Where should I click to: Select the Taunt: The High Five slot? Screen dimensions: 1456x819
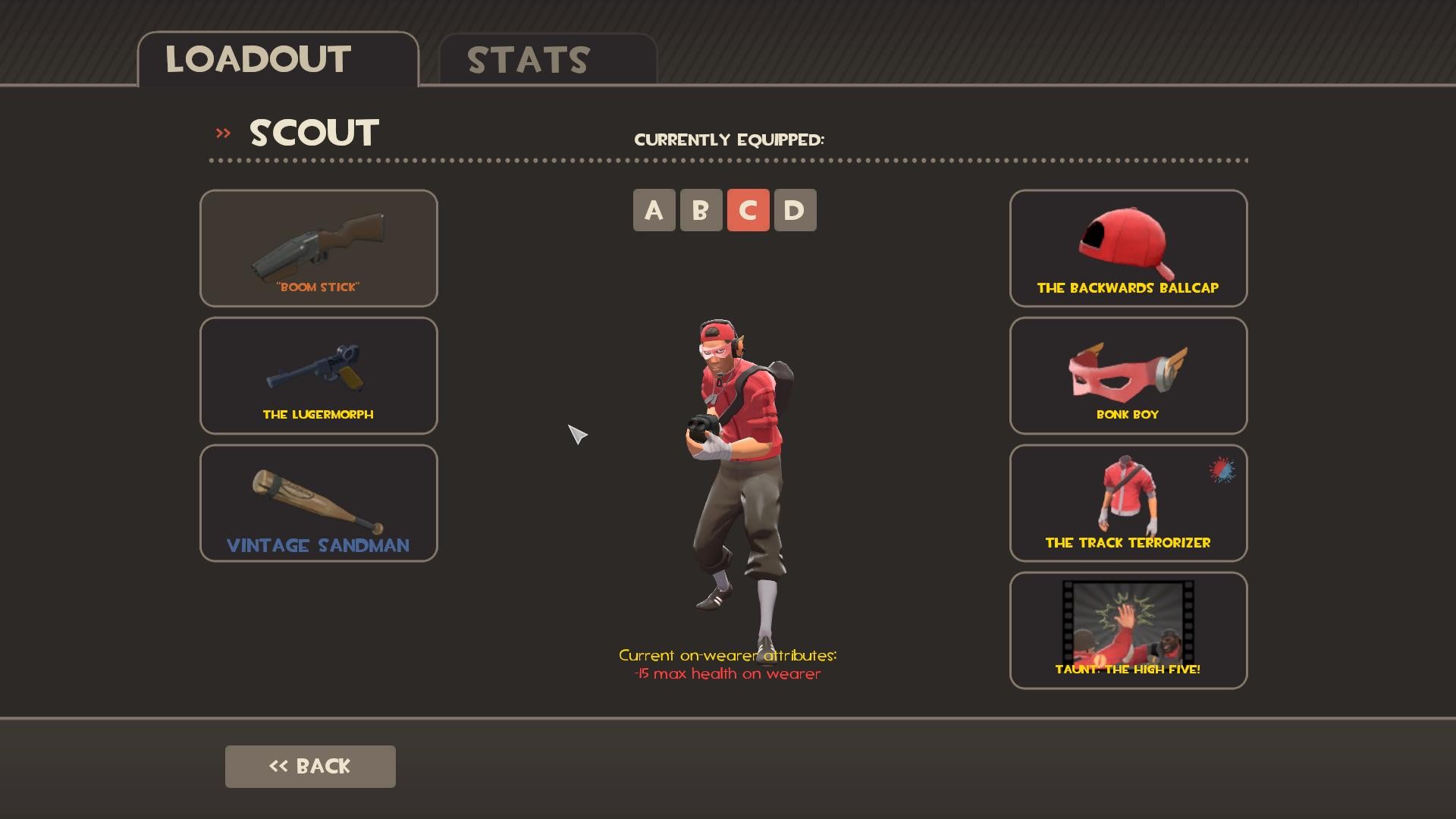click(1128, 630)
